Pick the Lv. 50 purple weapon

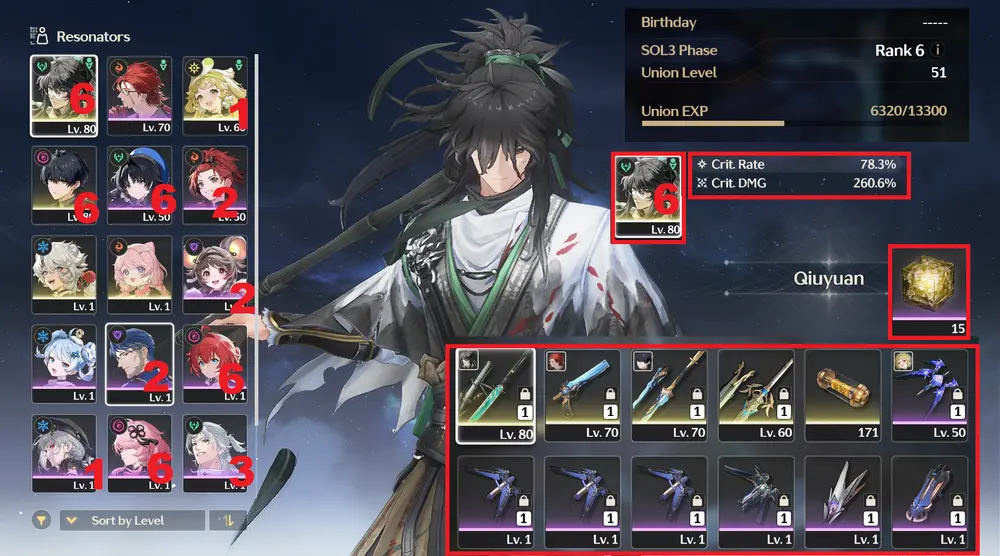click(930, 395)
